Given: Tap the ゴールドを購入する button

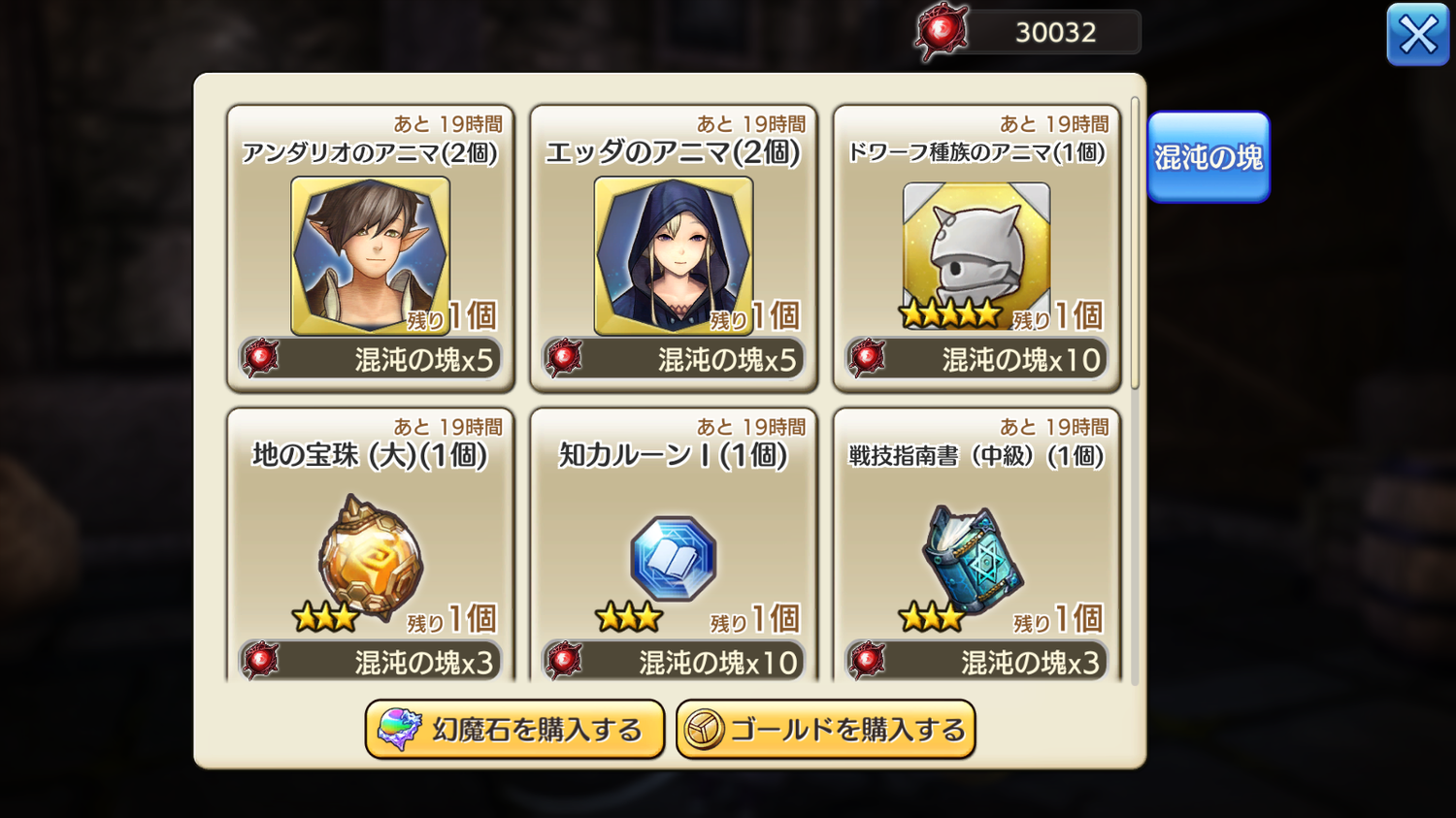Looking at the screenshot, I should (825, 730).
